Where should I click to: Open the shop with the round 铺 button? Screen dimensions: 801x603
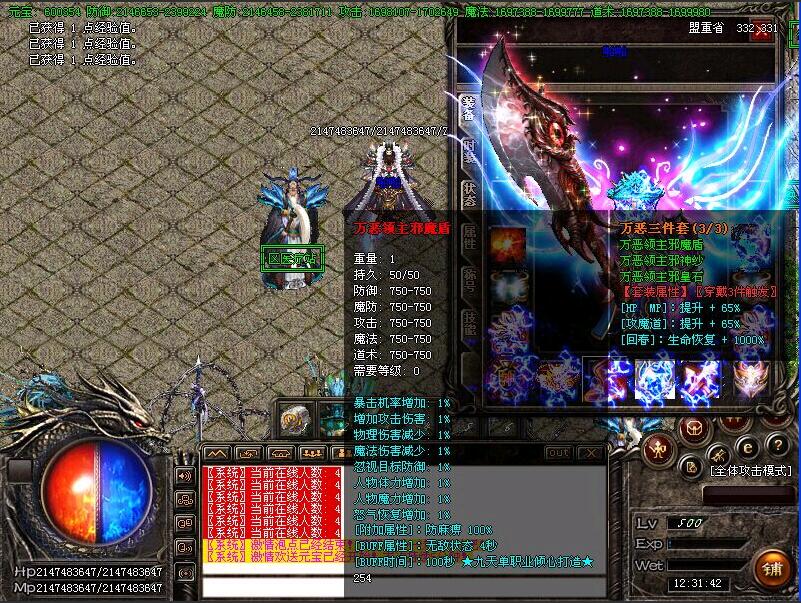point(771,568)
